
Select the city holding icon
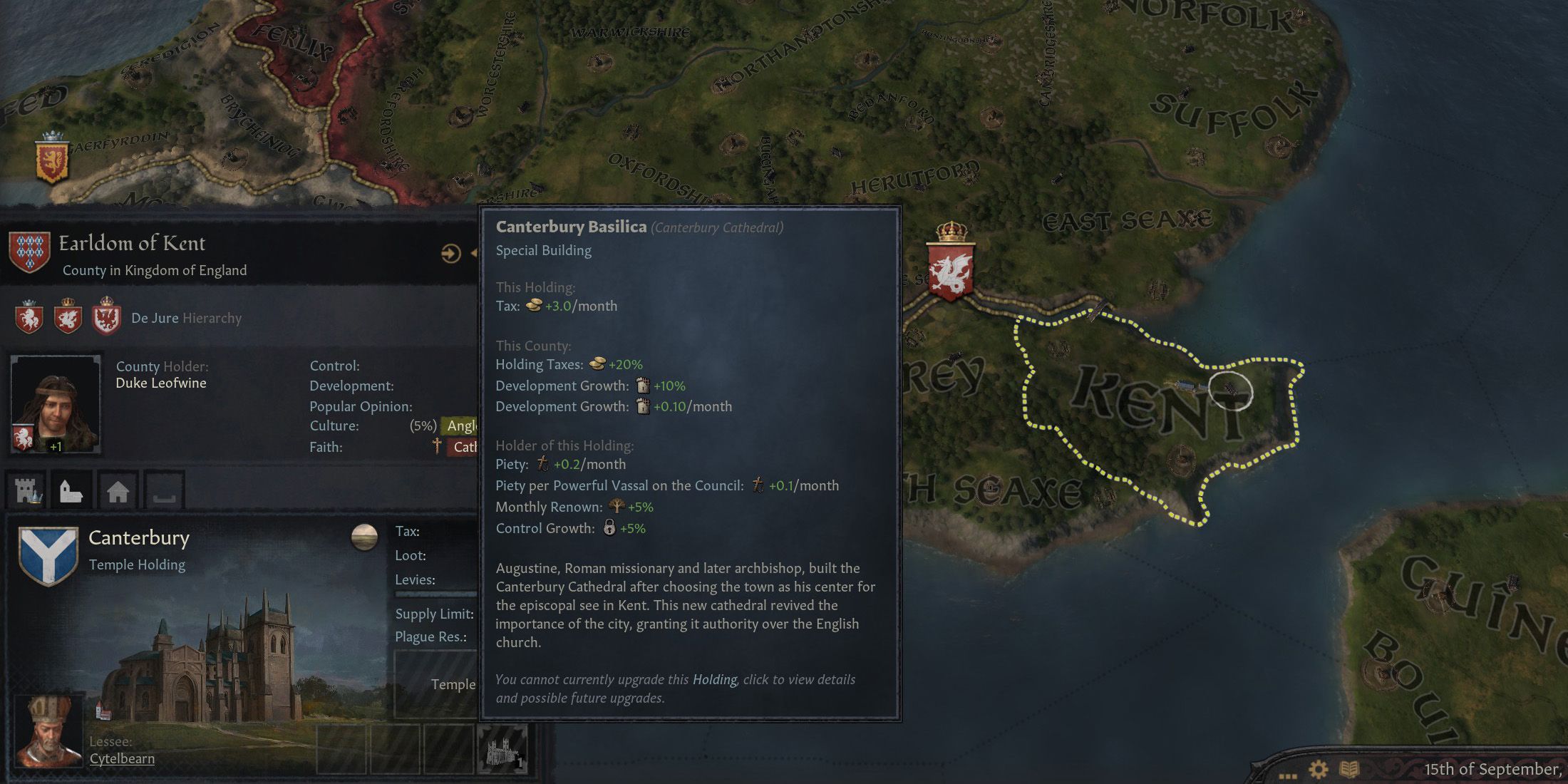[x=118, y=490]
